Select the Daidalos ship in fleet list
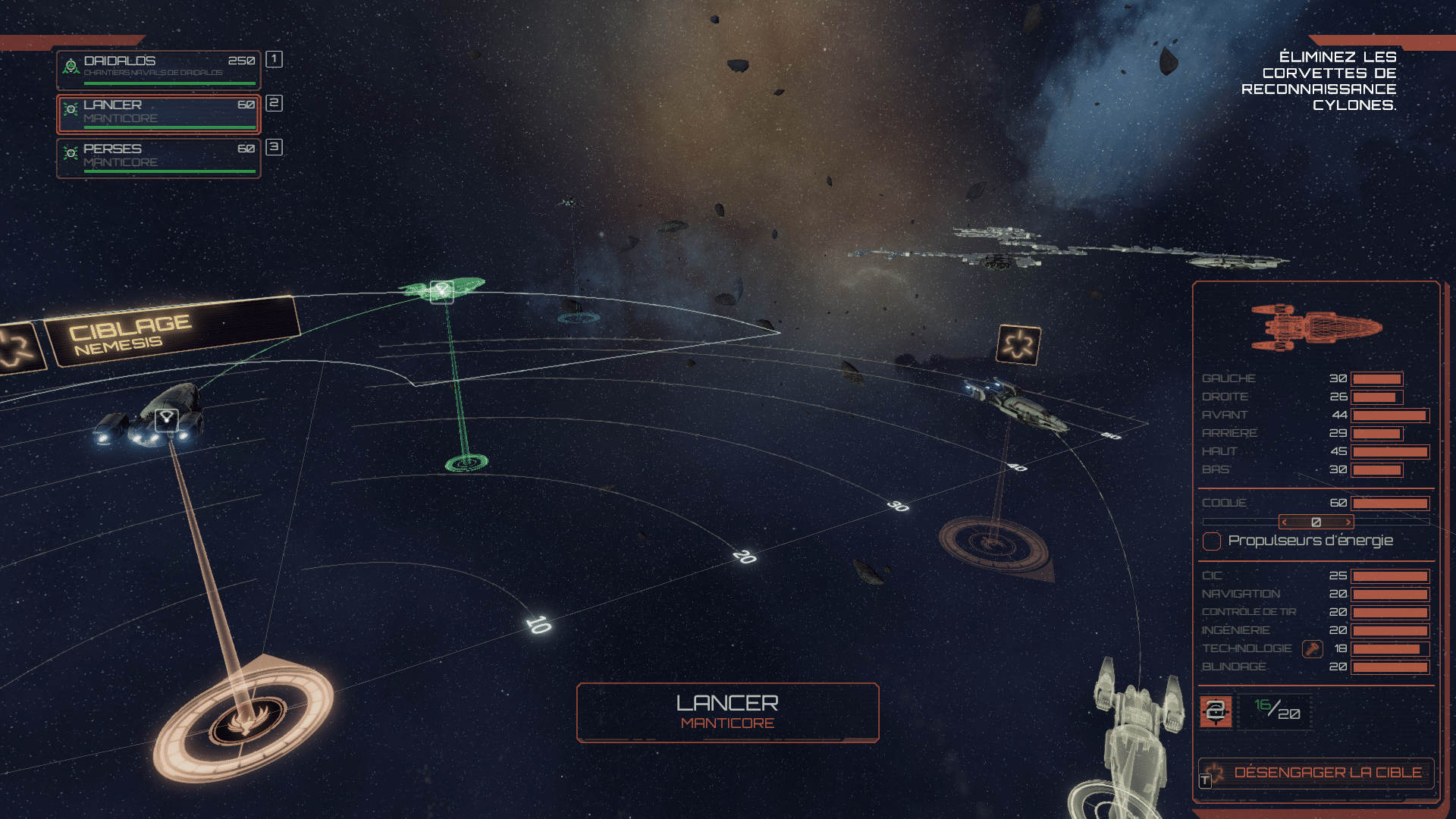The height and width of the screenshot is (819, 1456). (158, 69)
